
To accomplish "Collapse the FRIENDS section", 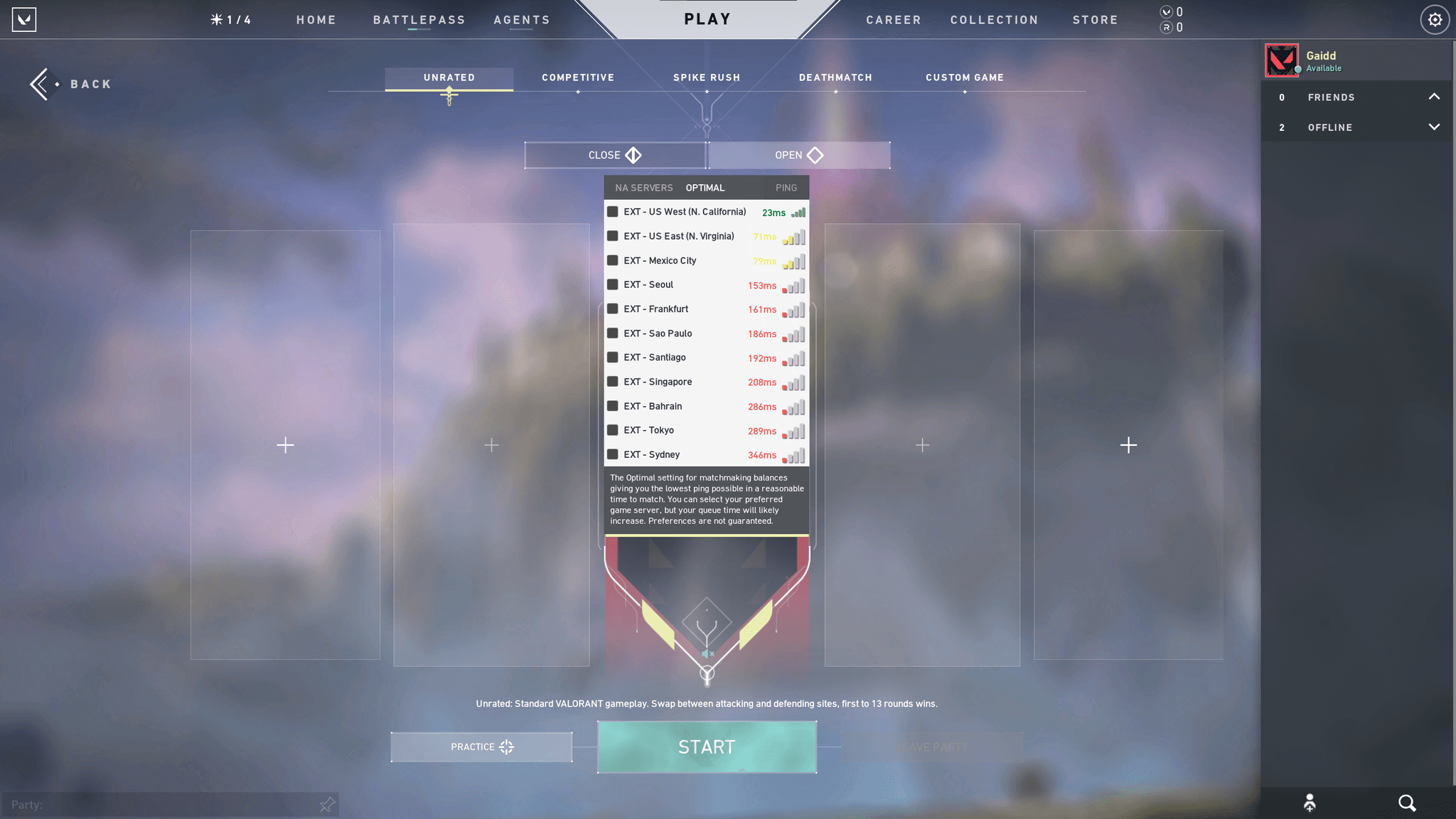I will point(1434,97).
